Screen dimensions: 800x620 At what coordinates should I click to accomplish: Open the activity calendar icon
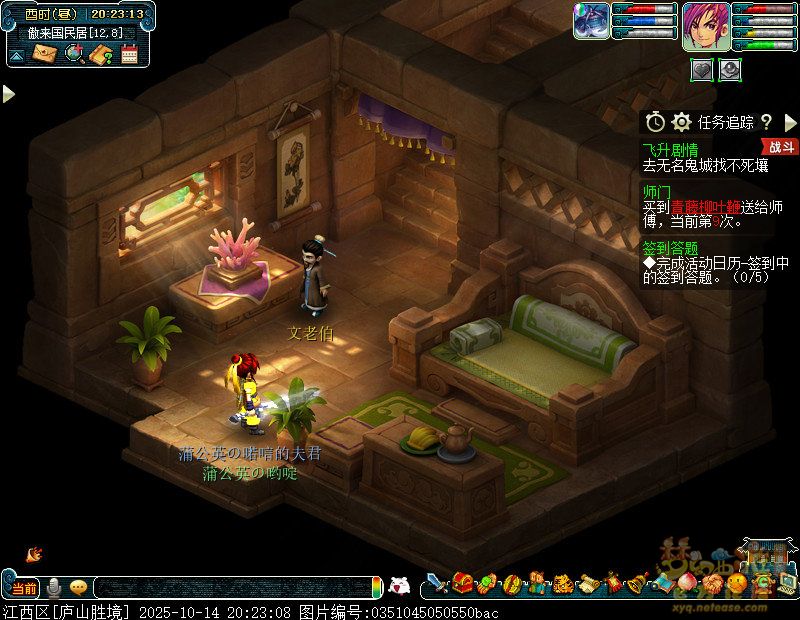tap(129, 54)
